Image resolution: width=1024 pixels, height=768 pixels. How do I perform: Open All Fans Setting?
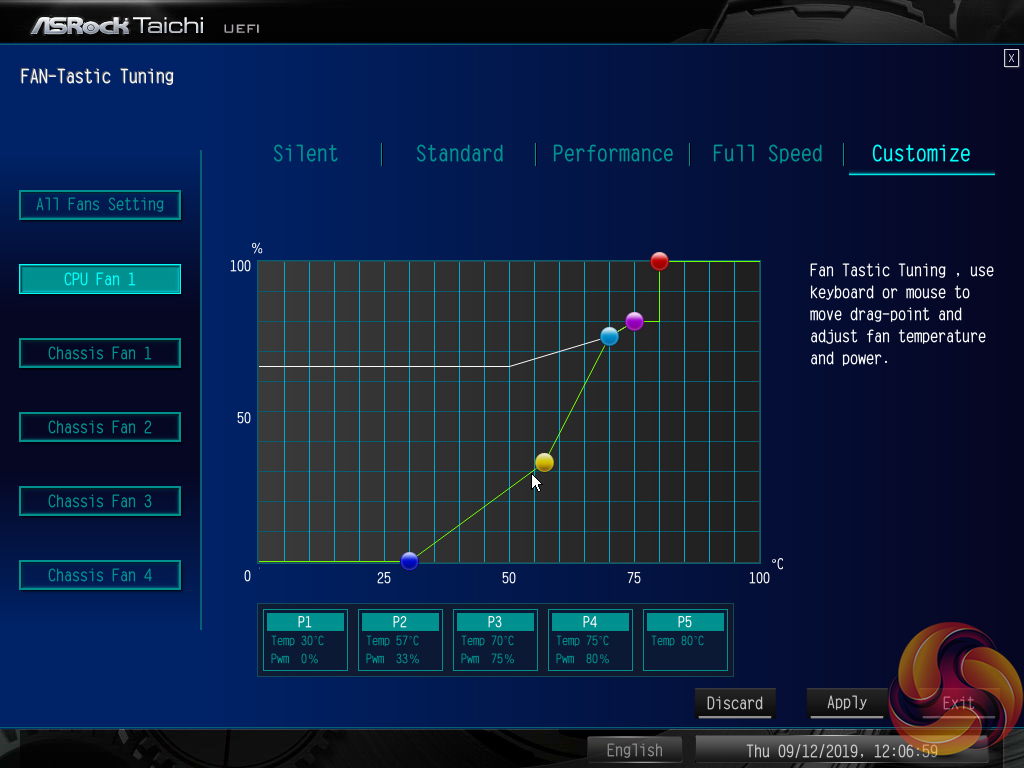[100, 205]
